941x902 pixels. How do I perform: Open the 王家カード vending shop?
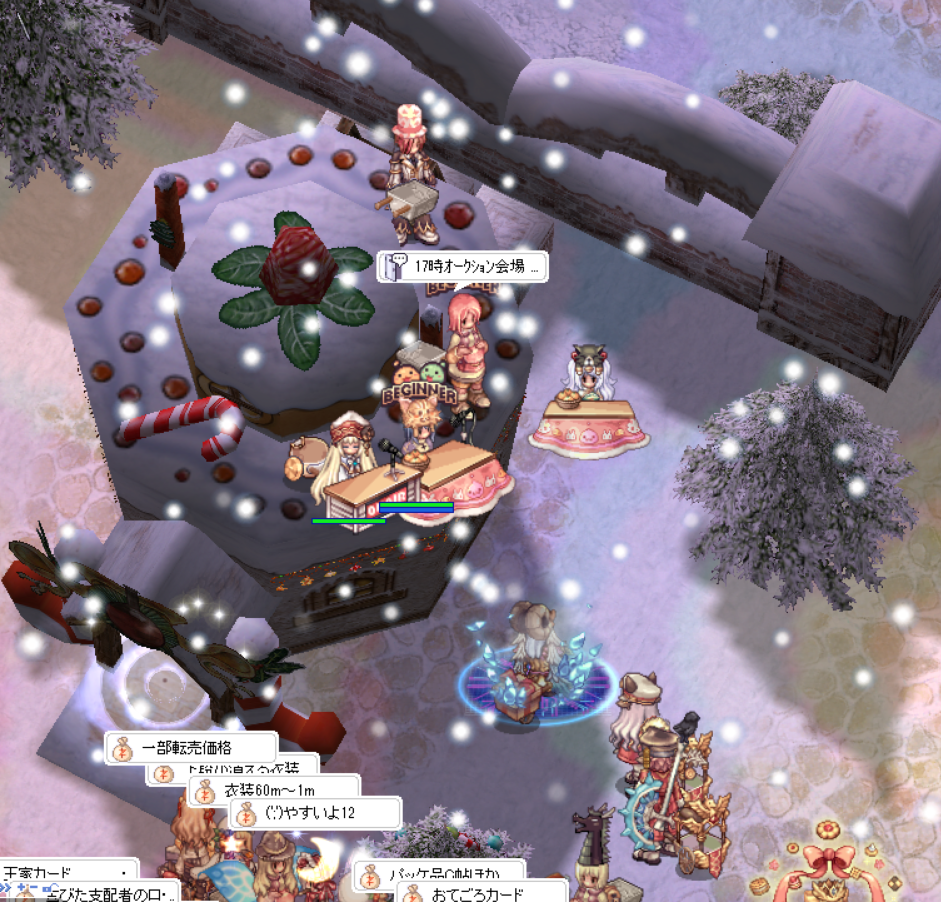click(60, 871)
